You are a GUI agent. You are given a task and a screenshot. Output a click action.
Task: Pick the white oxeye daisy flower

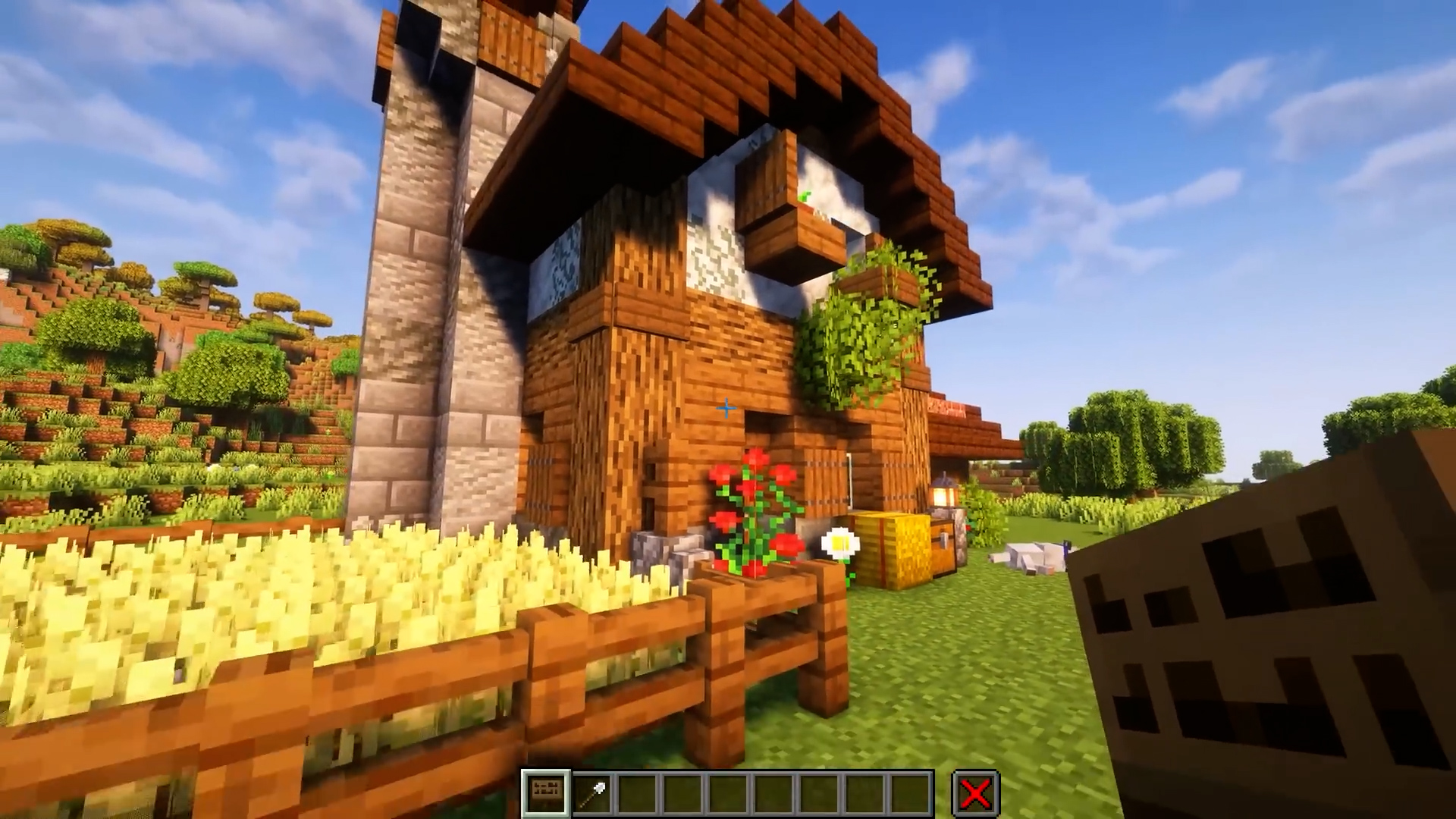[x=839, y=543]
